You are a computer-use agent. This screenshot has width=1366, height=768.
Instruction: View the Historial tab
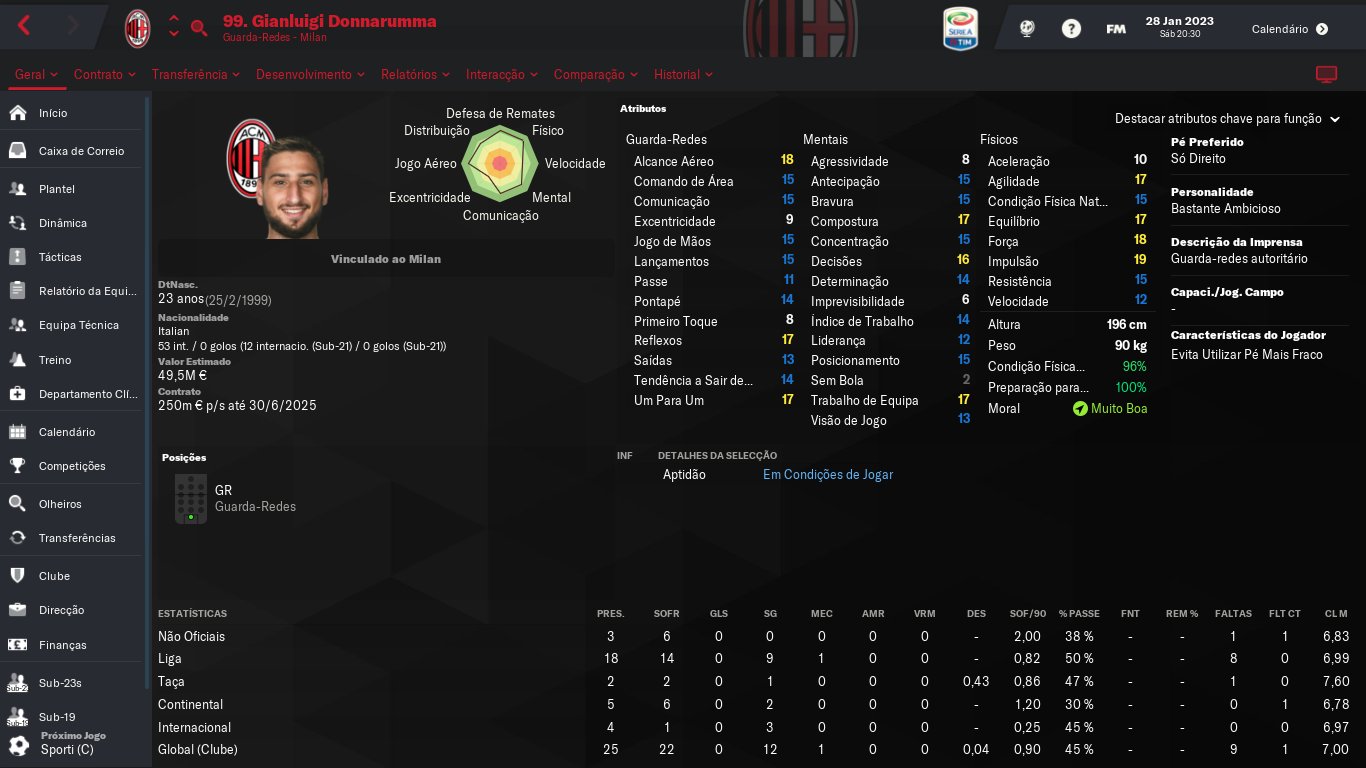click(683, 75)
